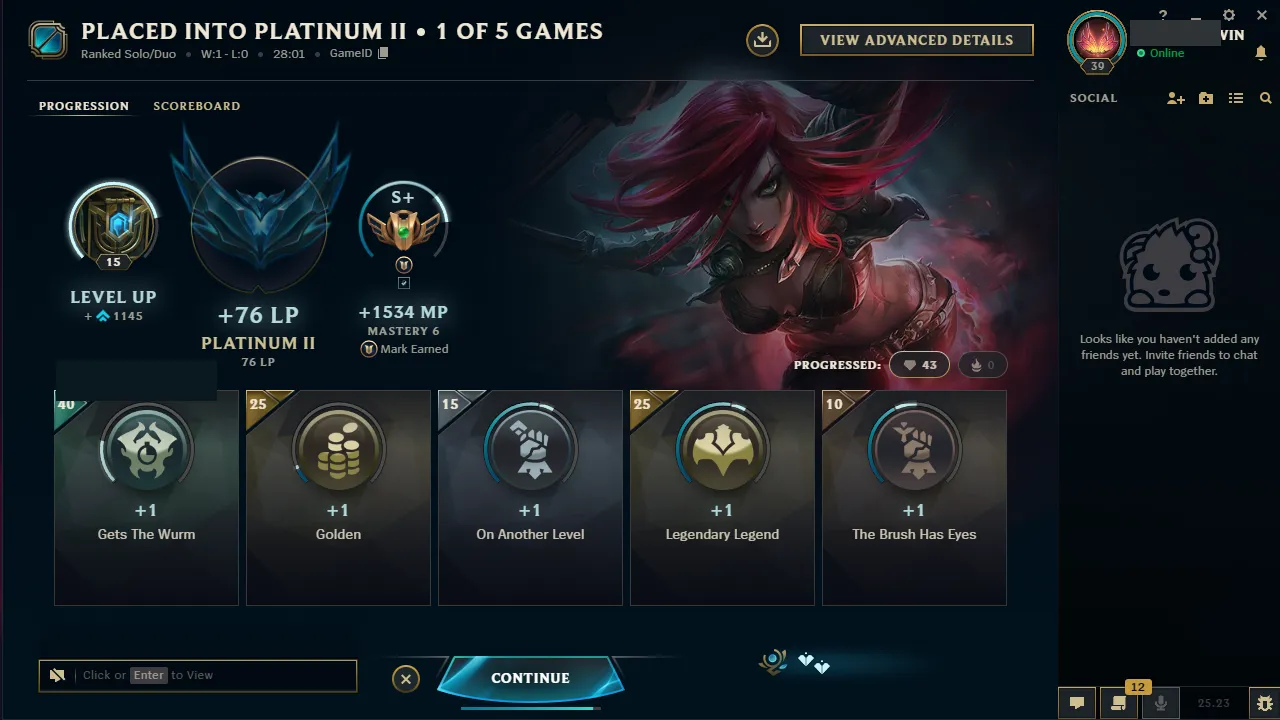This screenshot has width=1280, height=720.
Task: Switch to the Scoreboard tab
Action: pos(196,106)
